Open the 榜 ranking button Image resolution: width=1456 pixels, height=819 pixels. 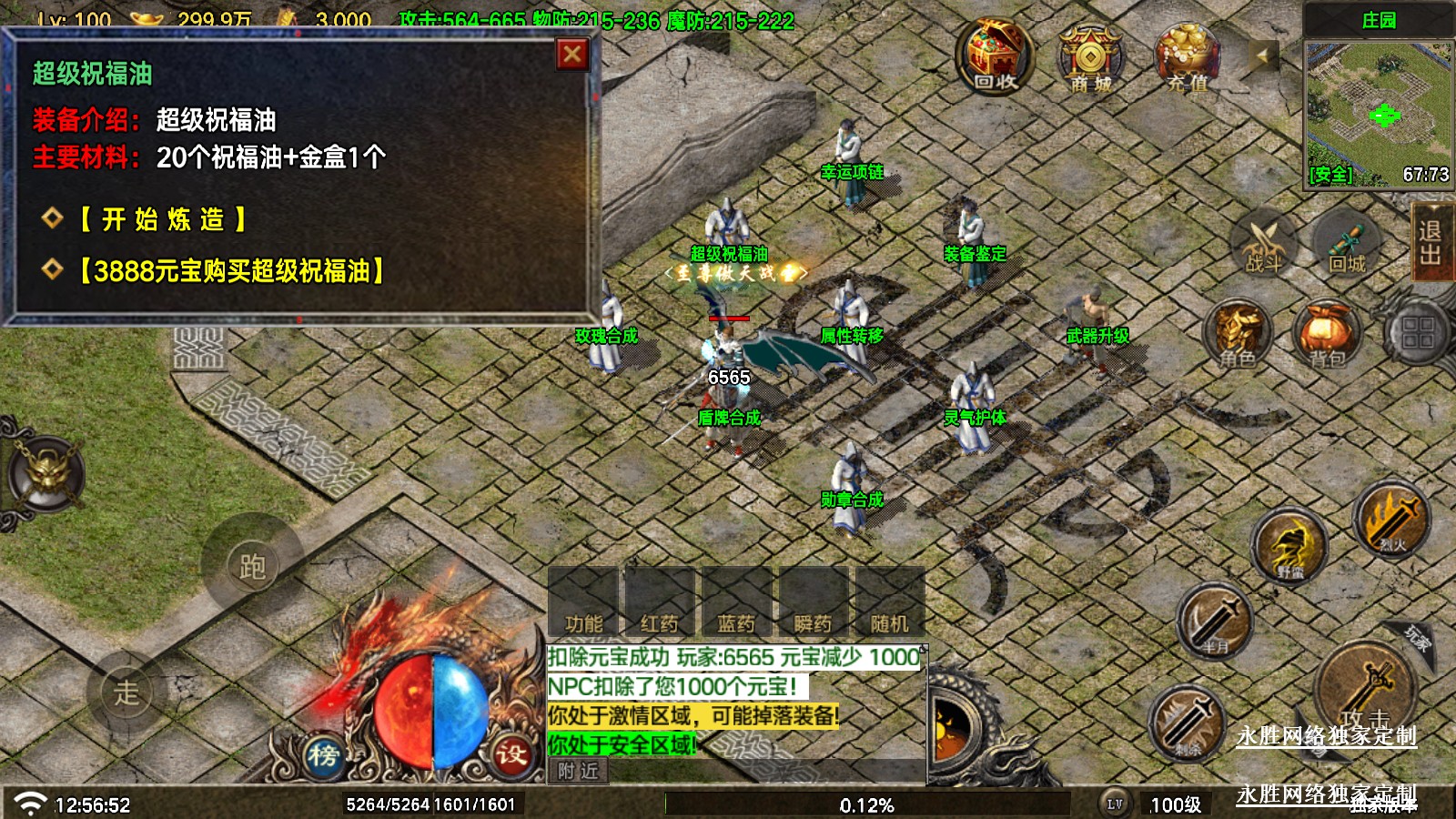(323, 754)
